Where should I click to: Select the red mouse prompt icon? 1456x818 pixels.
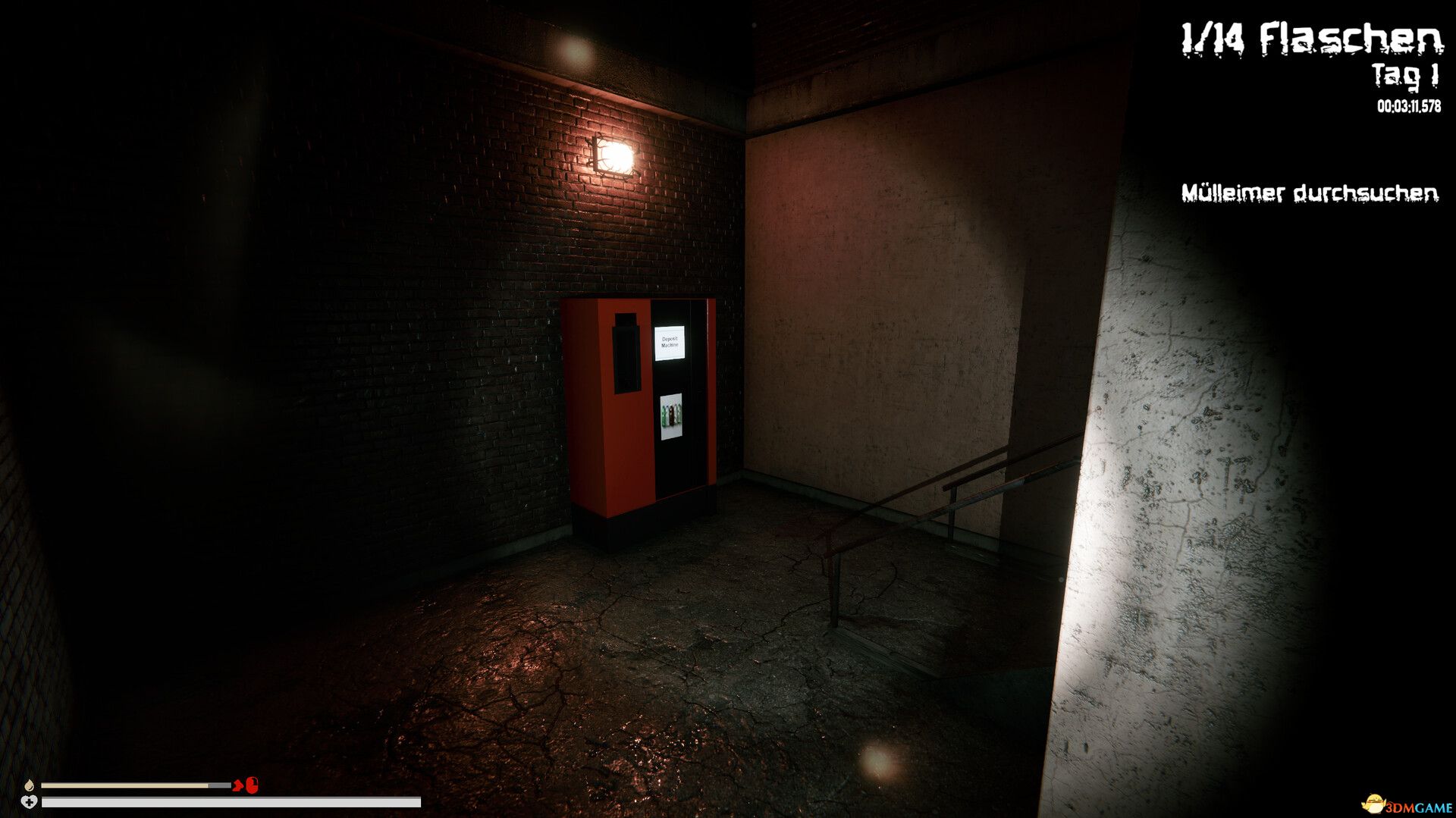[252, 785]
